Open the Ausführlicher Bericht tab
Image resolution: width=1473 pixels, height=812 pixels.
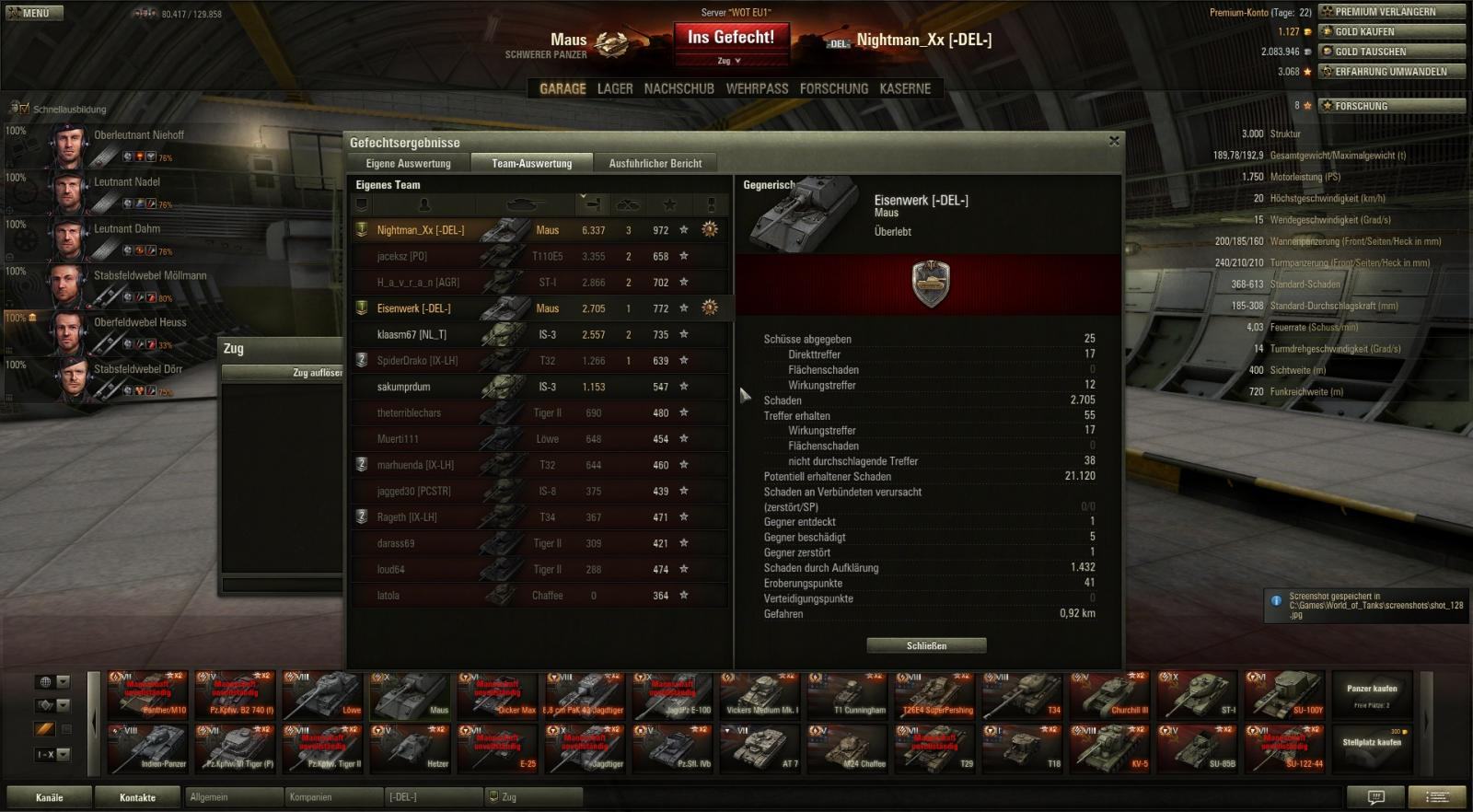[x=655, y=164]
